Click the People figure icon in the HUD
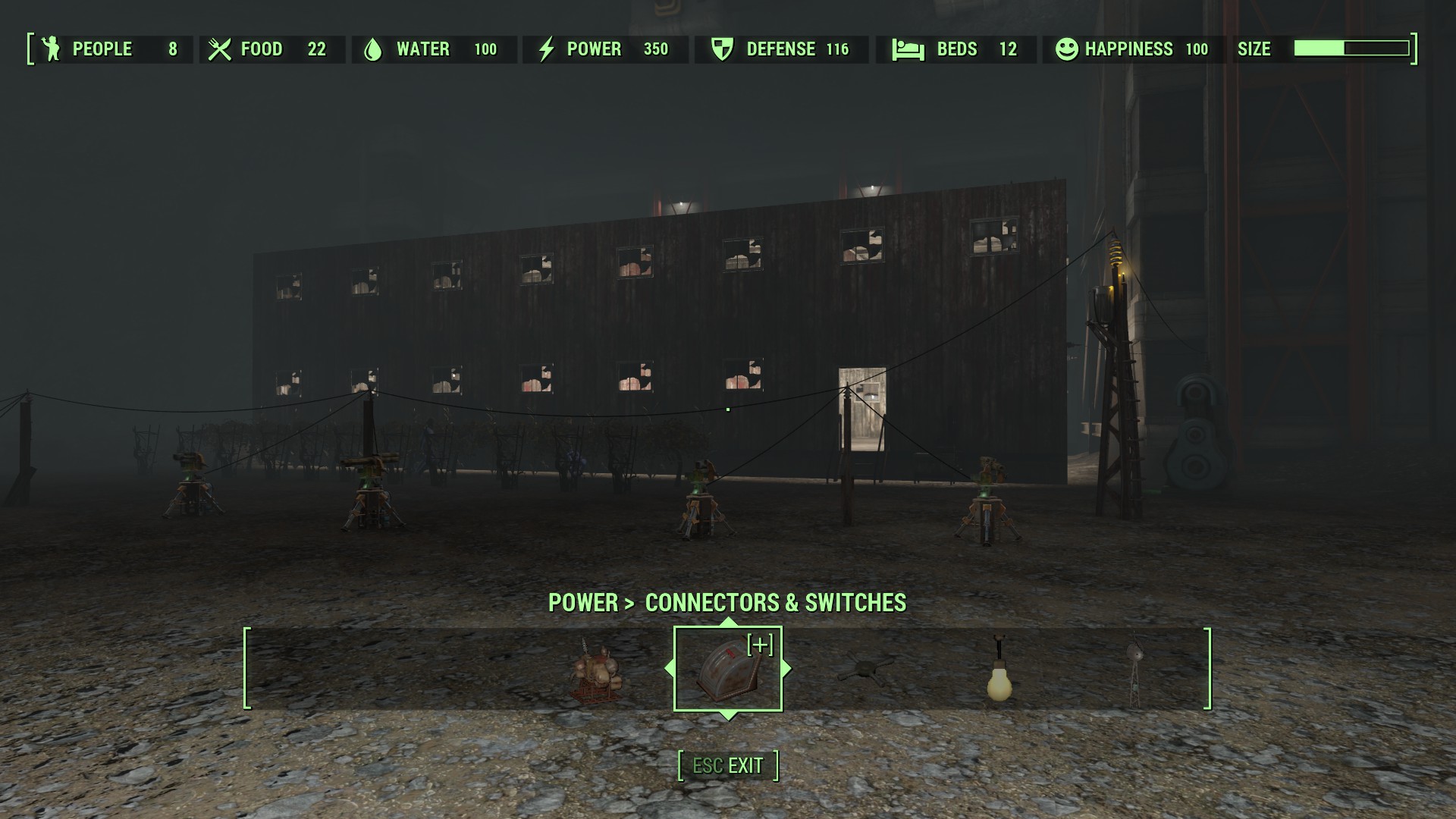Image resolution: width=1456 pixels, height=819 pixels. tap(50, 49)
